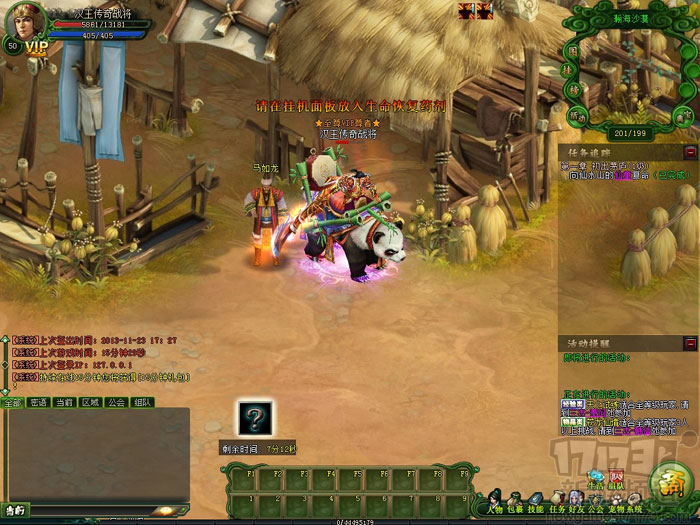
Task: Open the 生活 life skills icon
Action: tap(597, 478)
